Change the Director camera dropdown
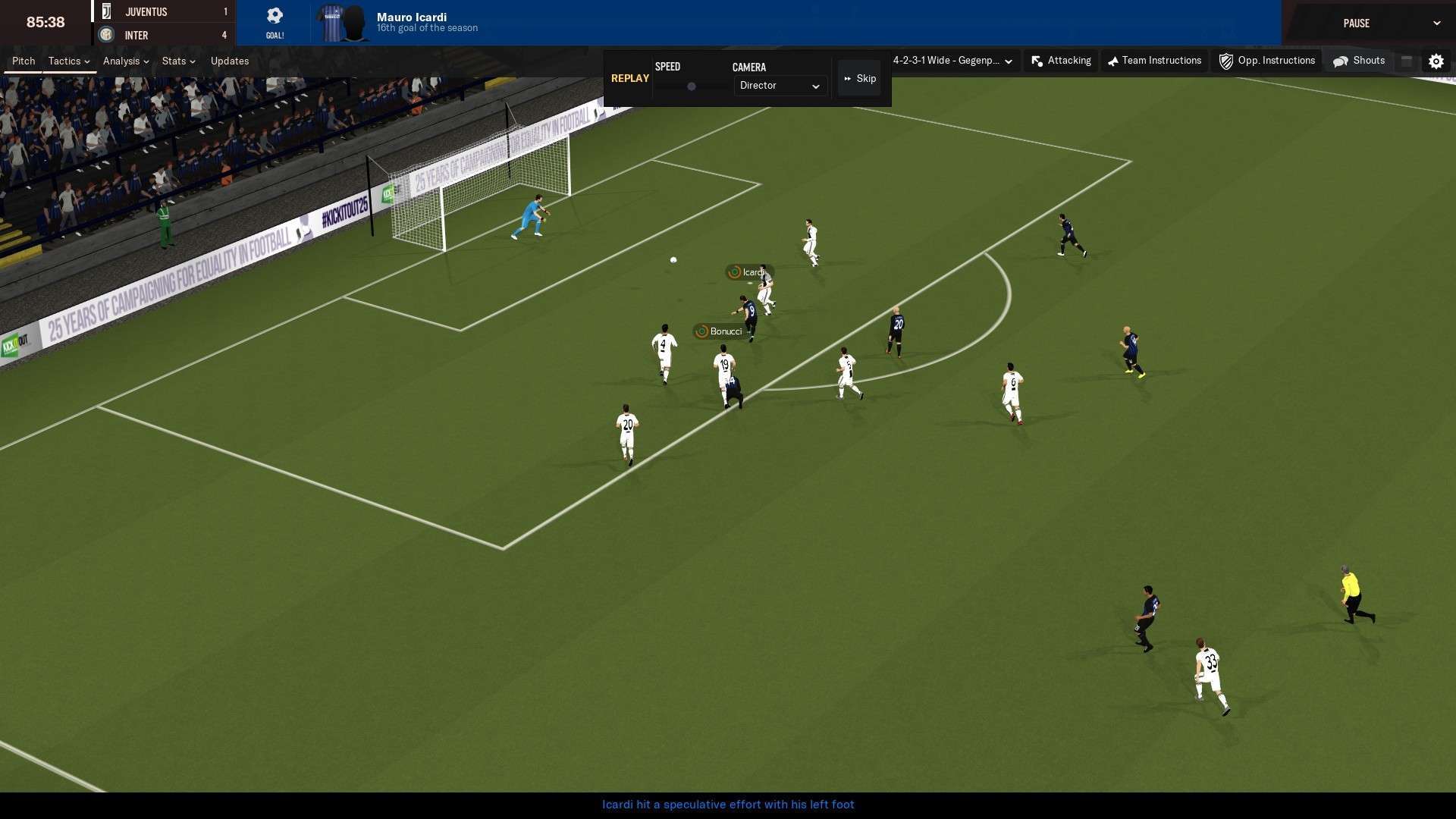Screen dimensions: 1456x819 (780, 86)
